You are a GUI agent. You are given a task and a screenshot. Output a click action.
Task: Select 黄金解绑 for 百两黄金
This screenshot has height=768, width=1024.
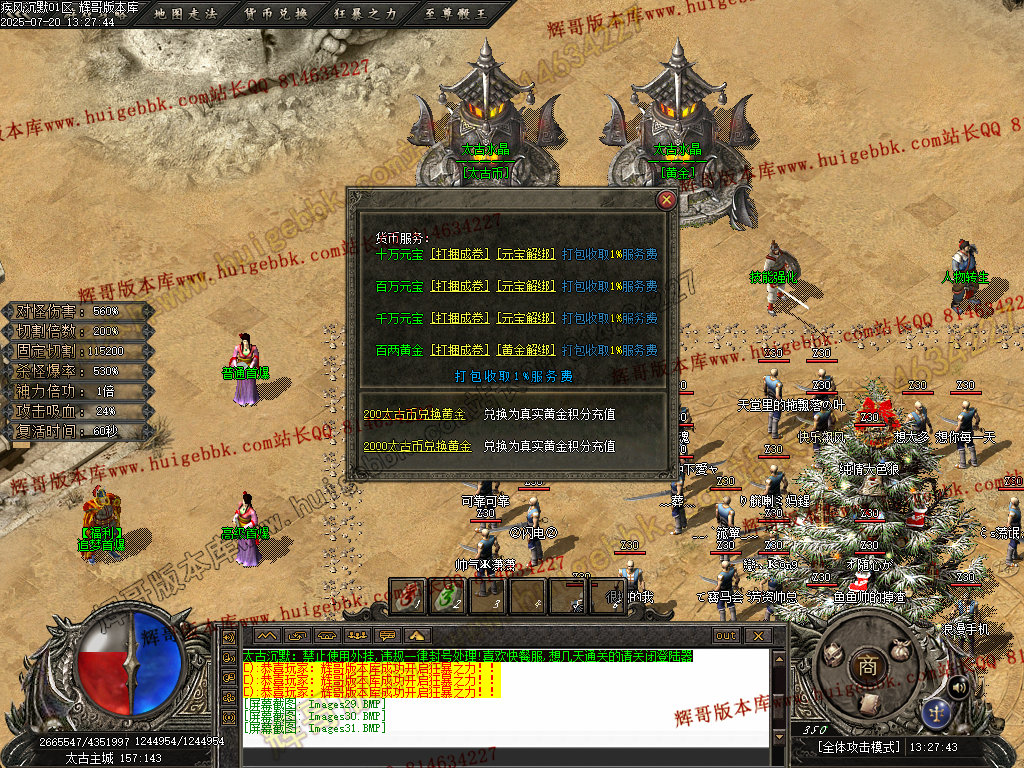pos(526,350)
